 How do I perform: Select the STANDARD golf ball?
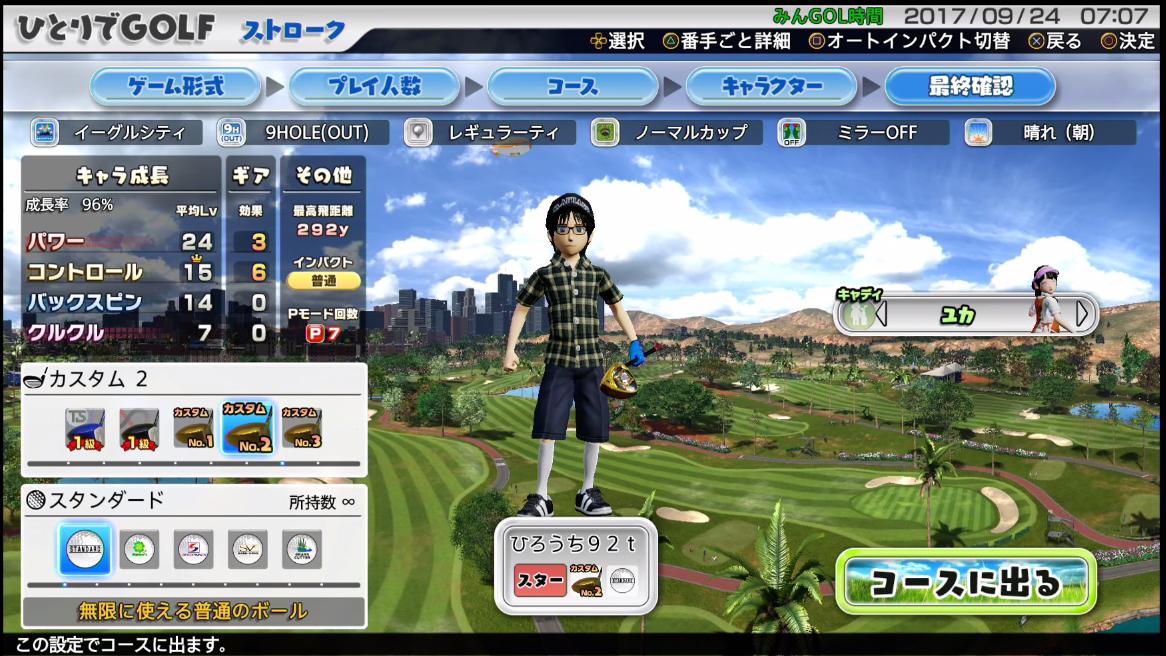pyautogui.click(x=85, y=549)
